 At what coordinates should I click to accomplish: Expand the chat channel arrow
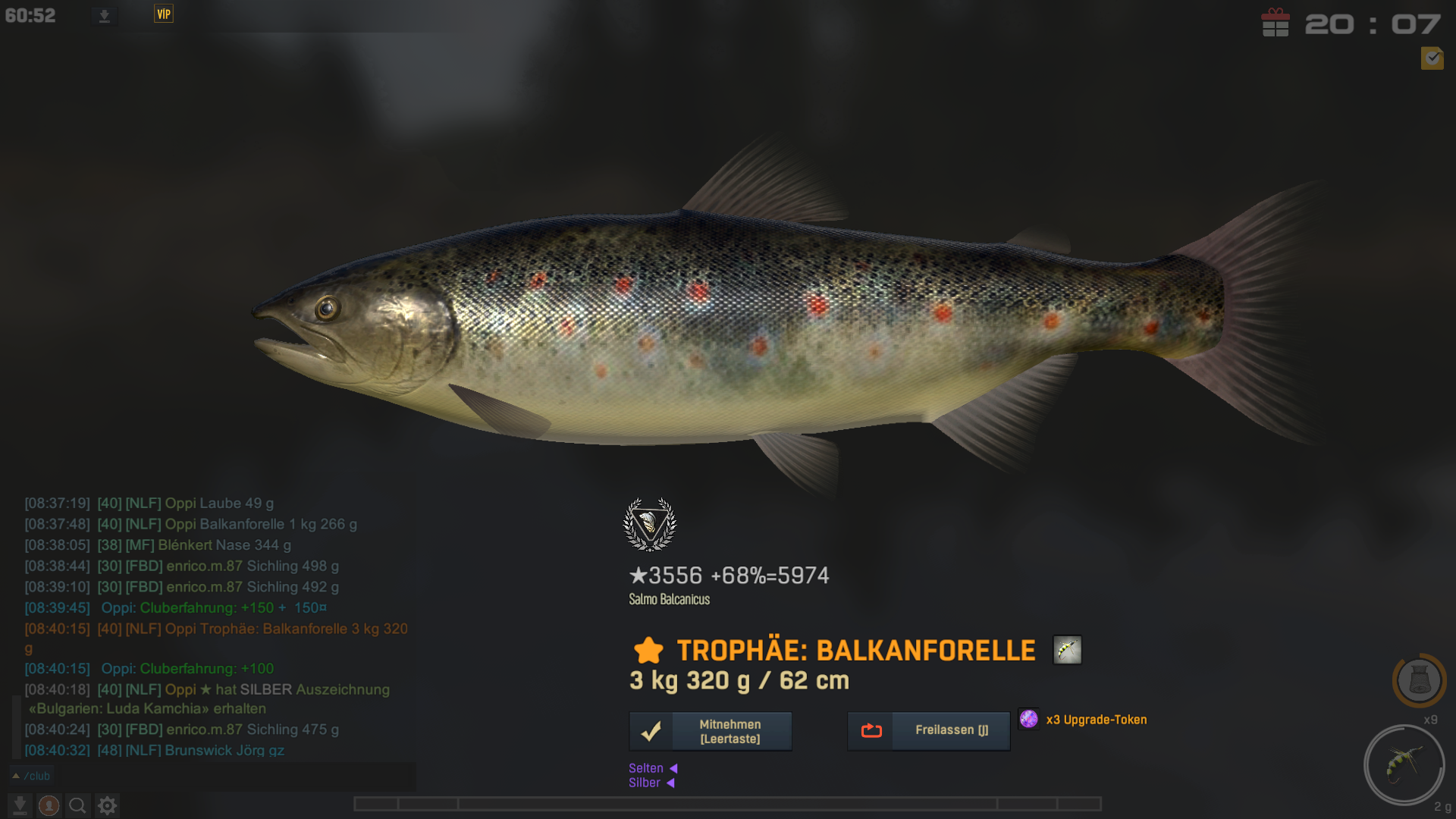click(16, 776)
